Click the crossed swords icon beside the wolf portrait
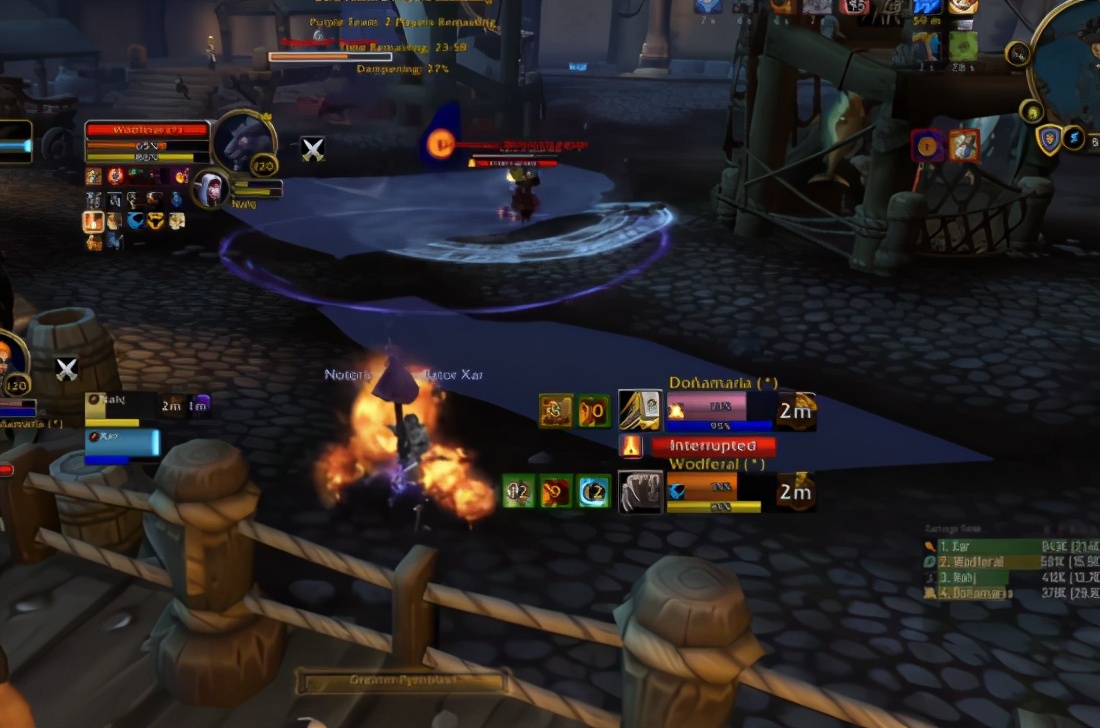 click(x=313, y=149)
